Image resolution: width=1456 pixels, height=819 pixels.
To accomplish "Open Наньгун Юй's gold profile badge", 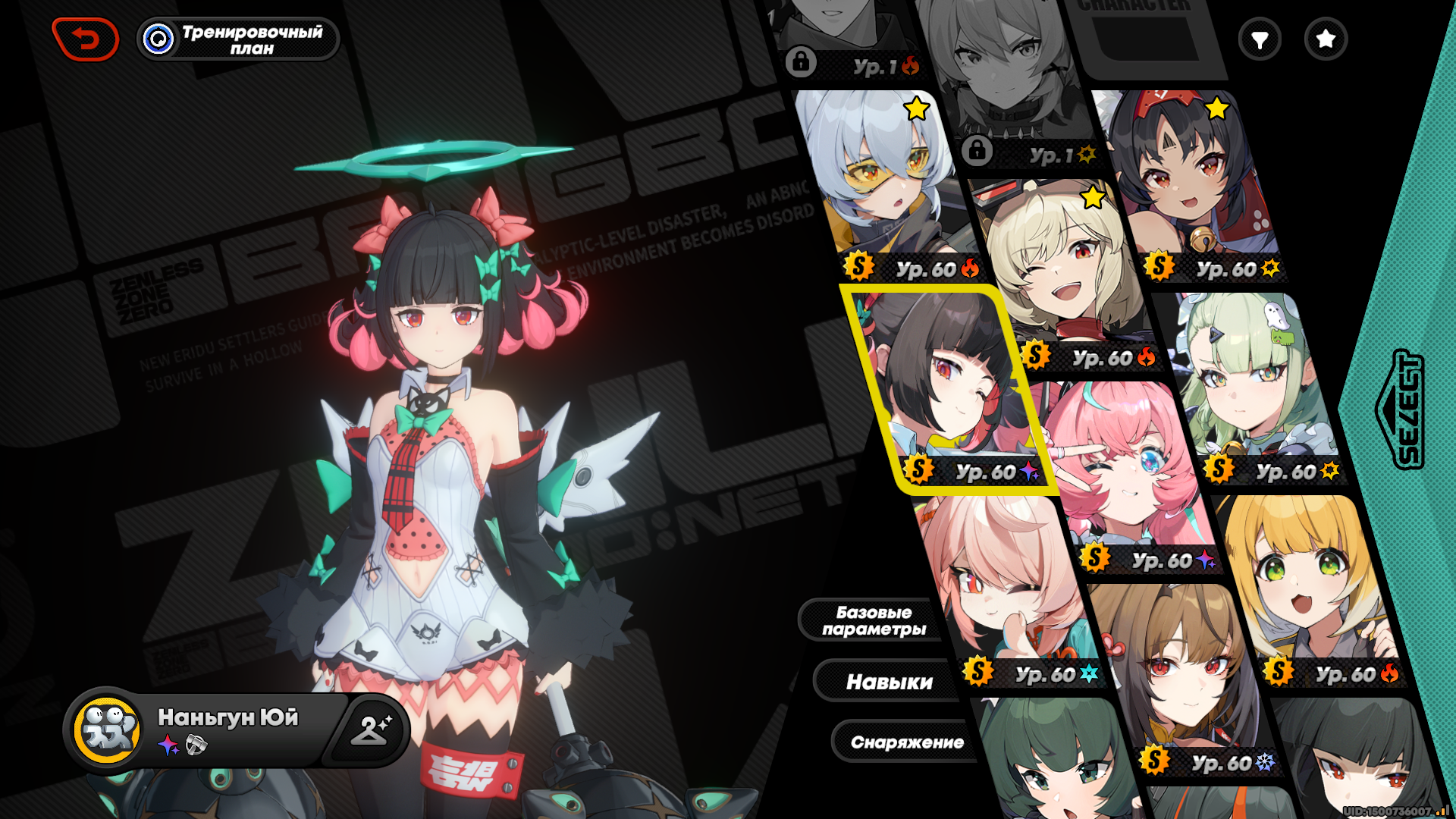I will [x=107, y=730].
